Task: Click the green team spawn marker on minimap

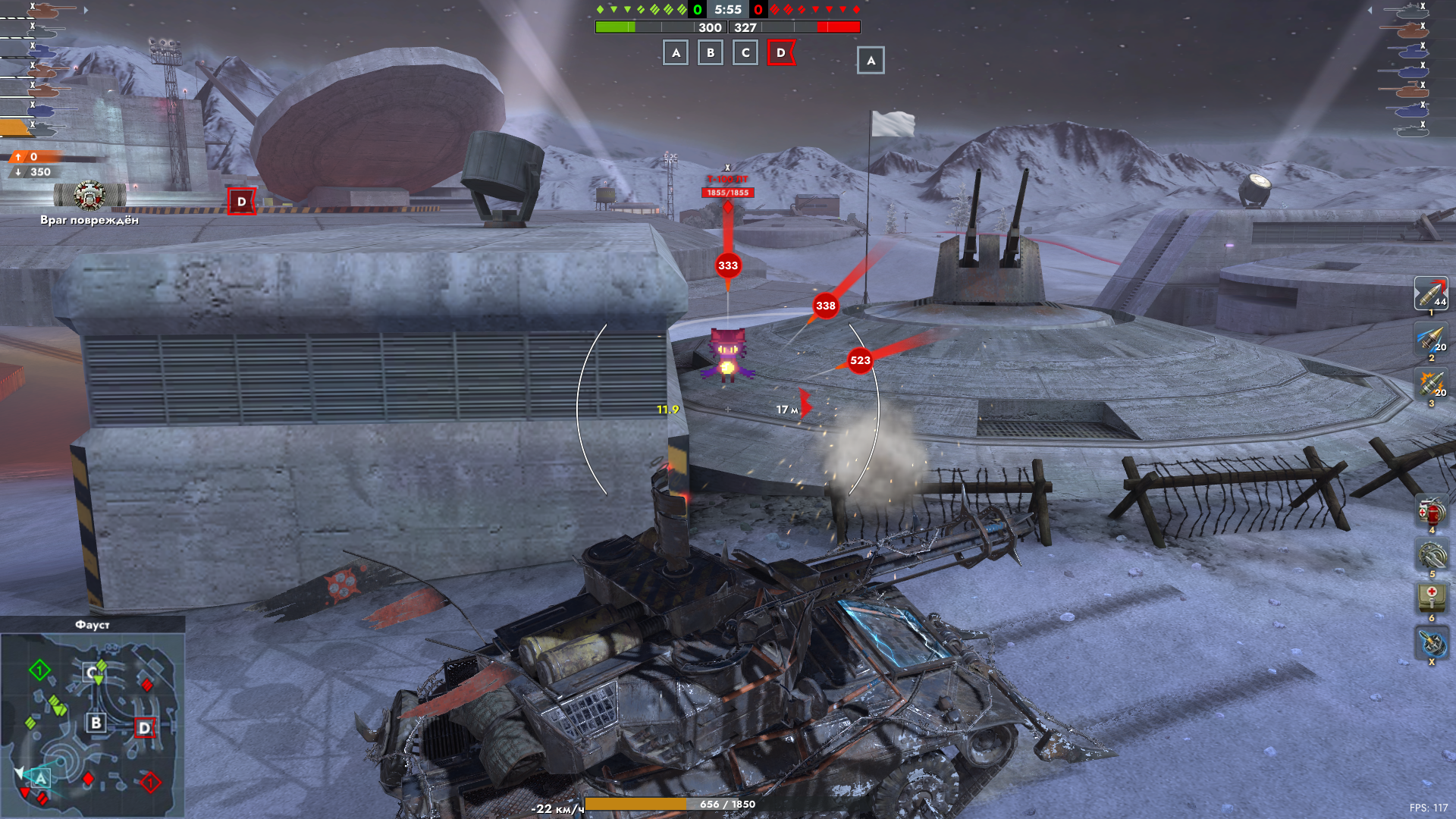Action: 39,670
